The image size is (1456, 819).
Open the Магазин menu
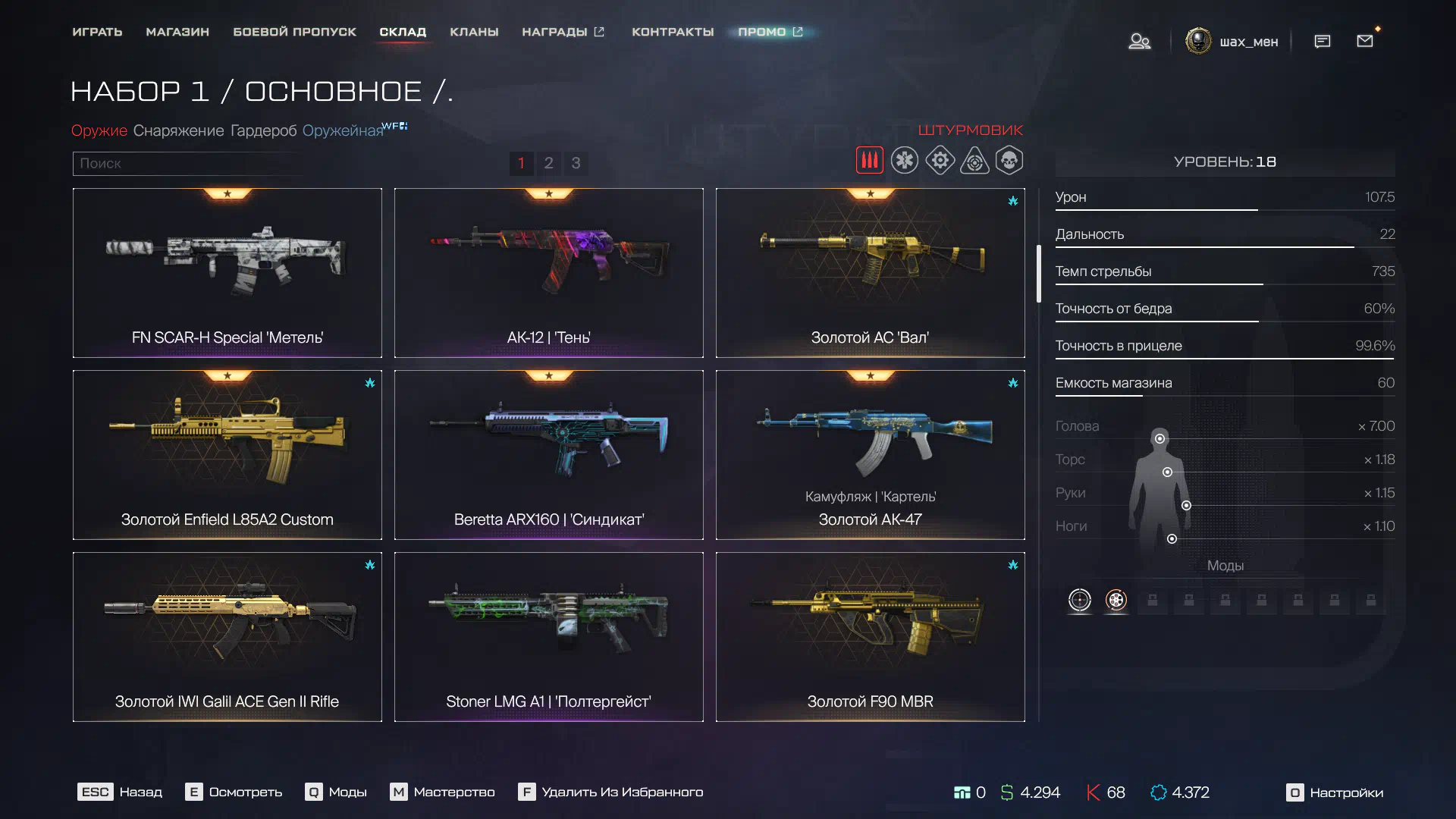coord(177,32)
